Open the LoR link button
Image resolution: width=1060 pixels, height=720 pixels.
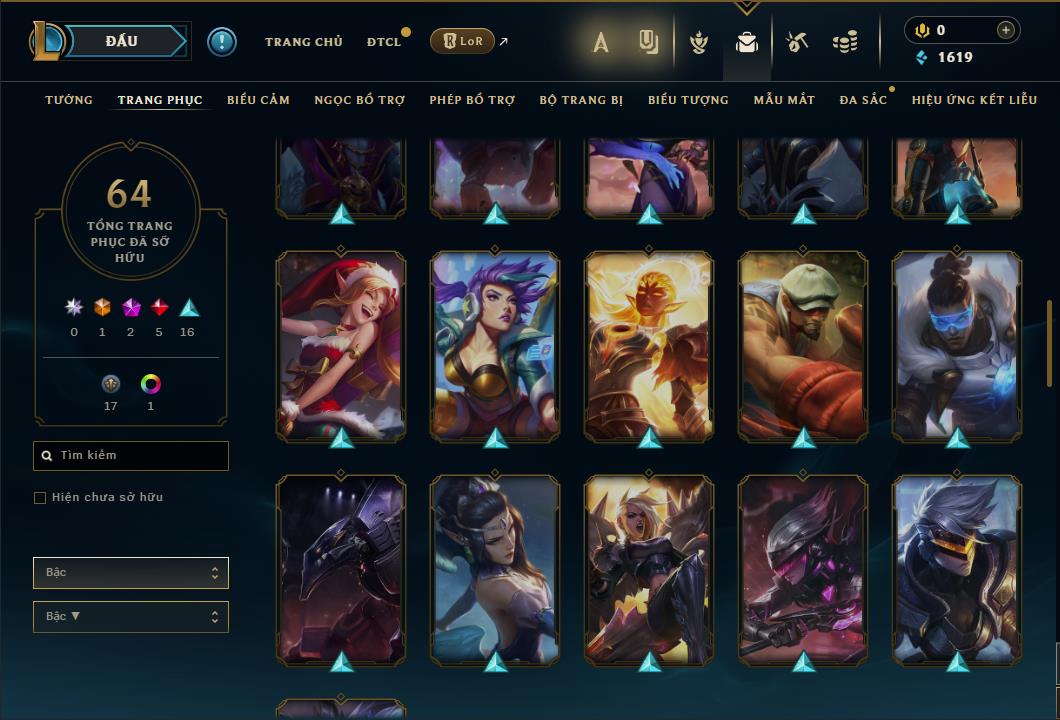pyautogui.click(x=462, y=41)
